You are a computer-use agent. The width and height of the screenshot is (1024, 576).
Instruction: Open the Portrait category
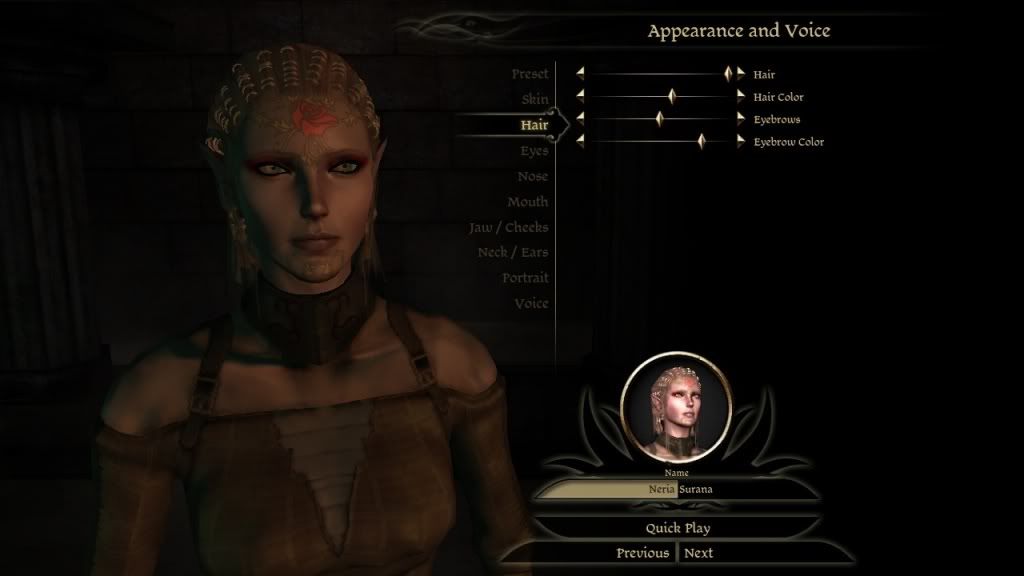[x=525, y=278]
